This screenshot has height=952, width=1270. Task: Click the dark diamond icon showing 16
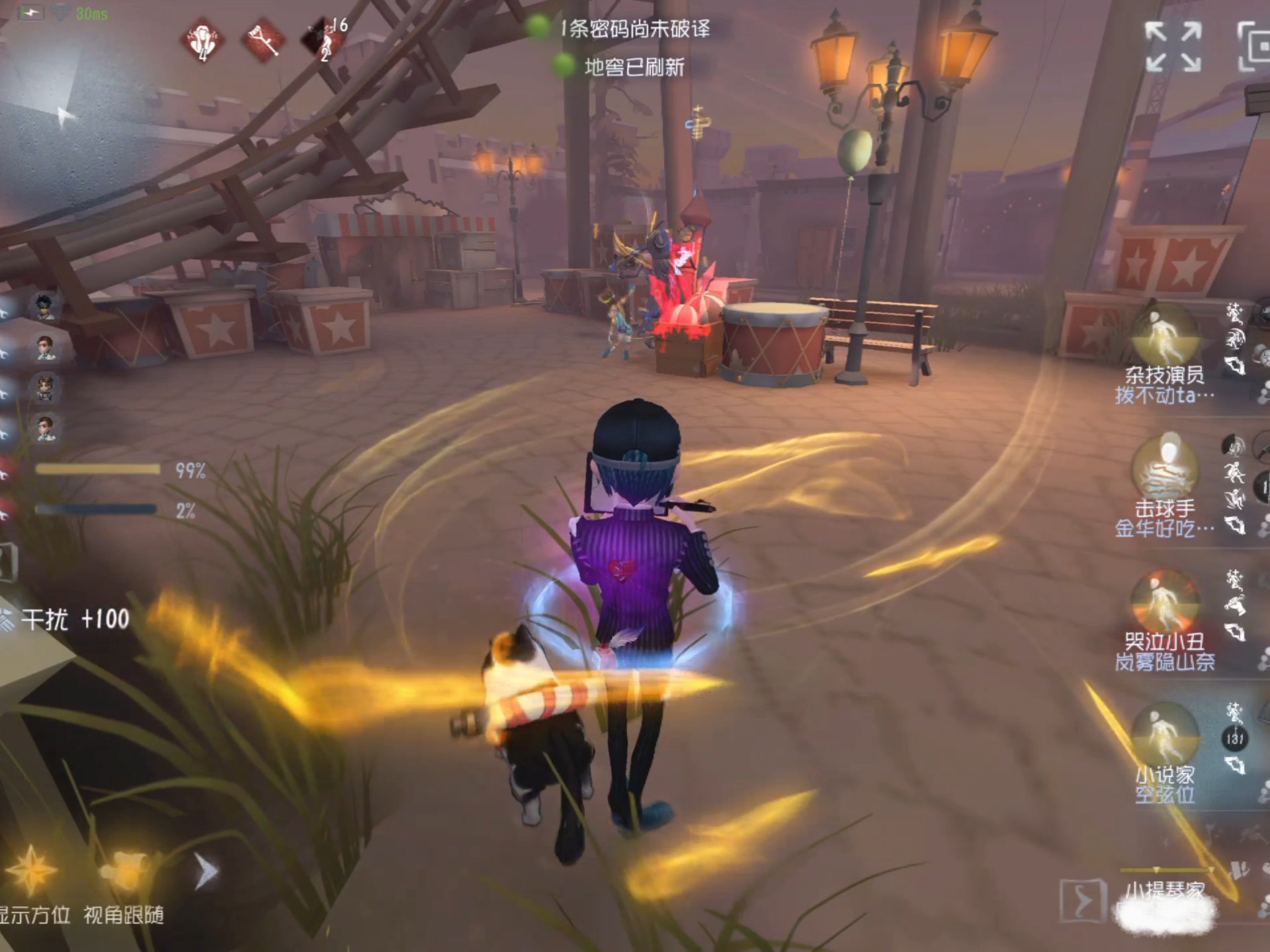click(324, 40)
